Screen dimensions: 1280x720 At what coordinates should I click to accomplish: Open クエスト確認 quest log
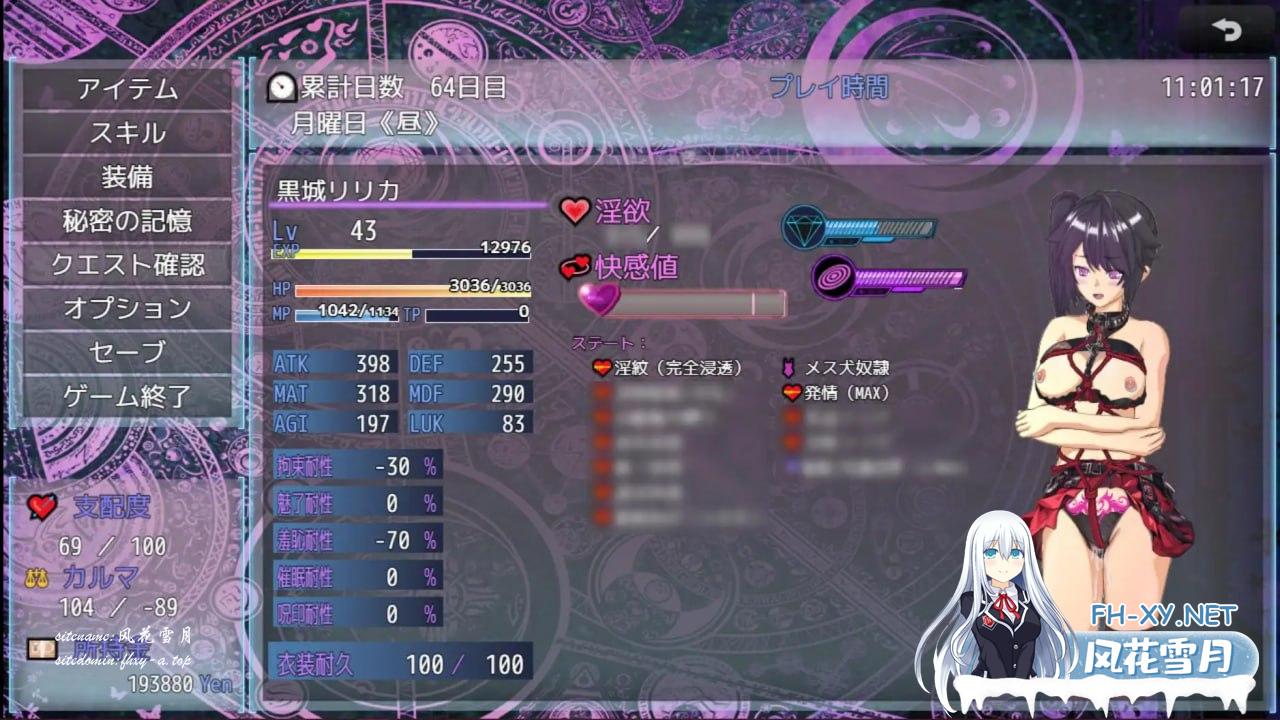(x=127, y=265)
